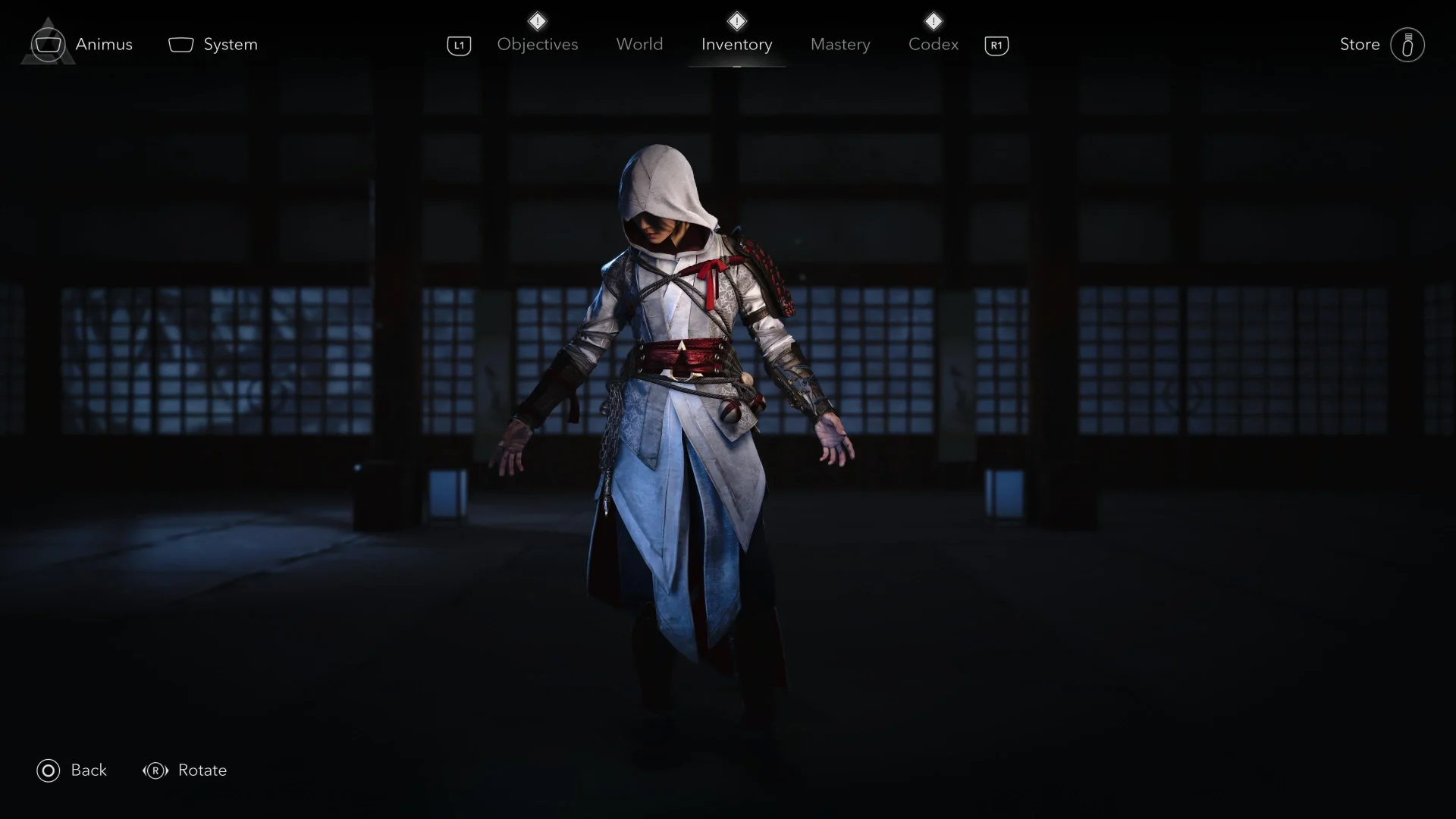Click the notification marker above Inventory

[736, 20]
